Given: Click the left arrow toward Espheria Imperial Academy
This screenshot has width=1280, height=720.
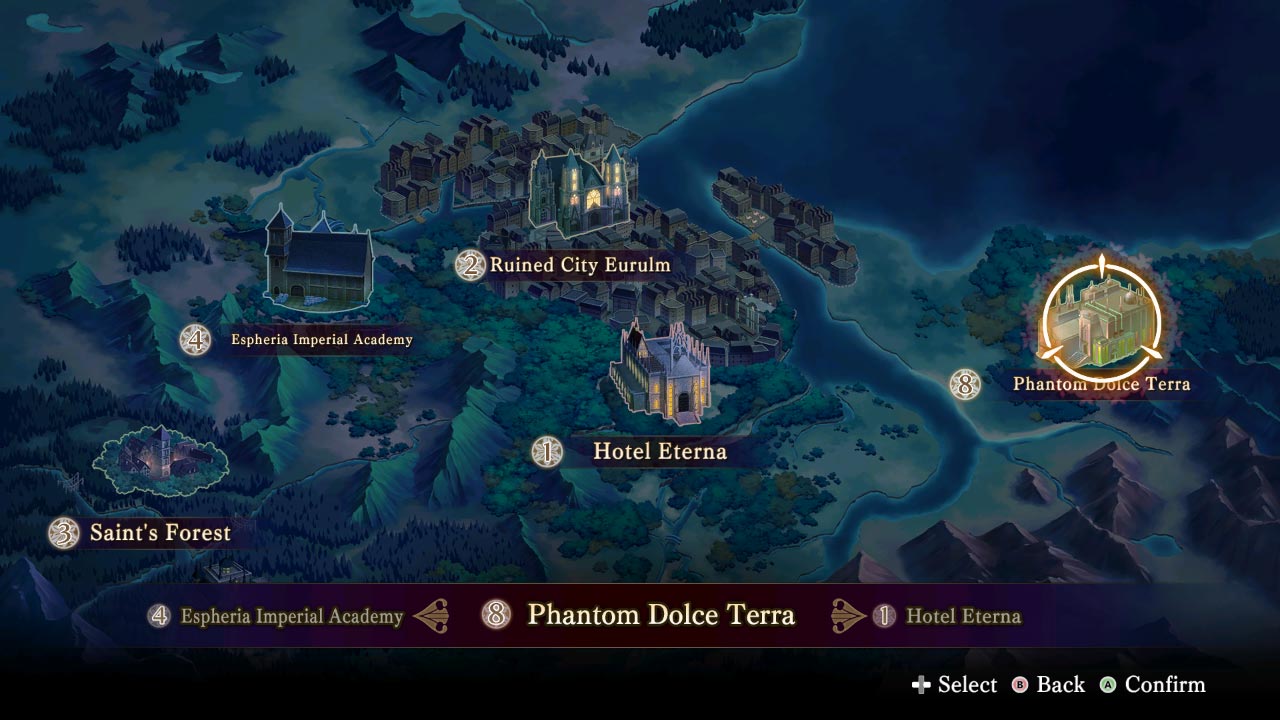Looking at the screenshot, I should tap(430, 616).
